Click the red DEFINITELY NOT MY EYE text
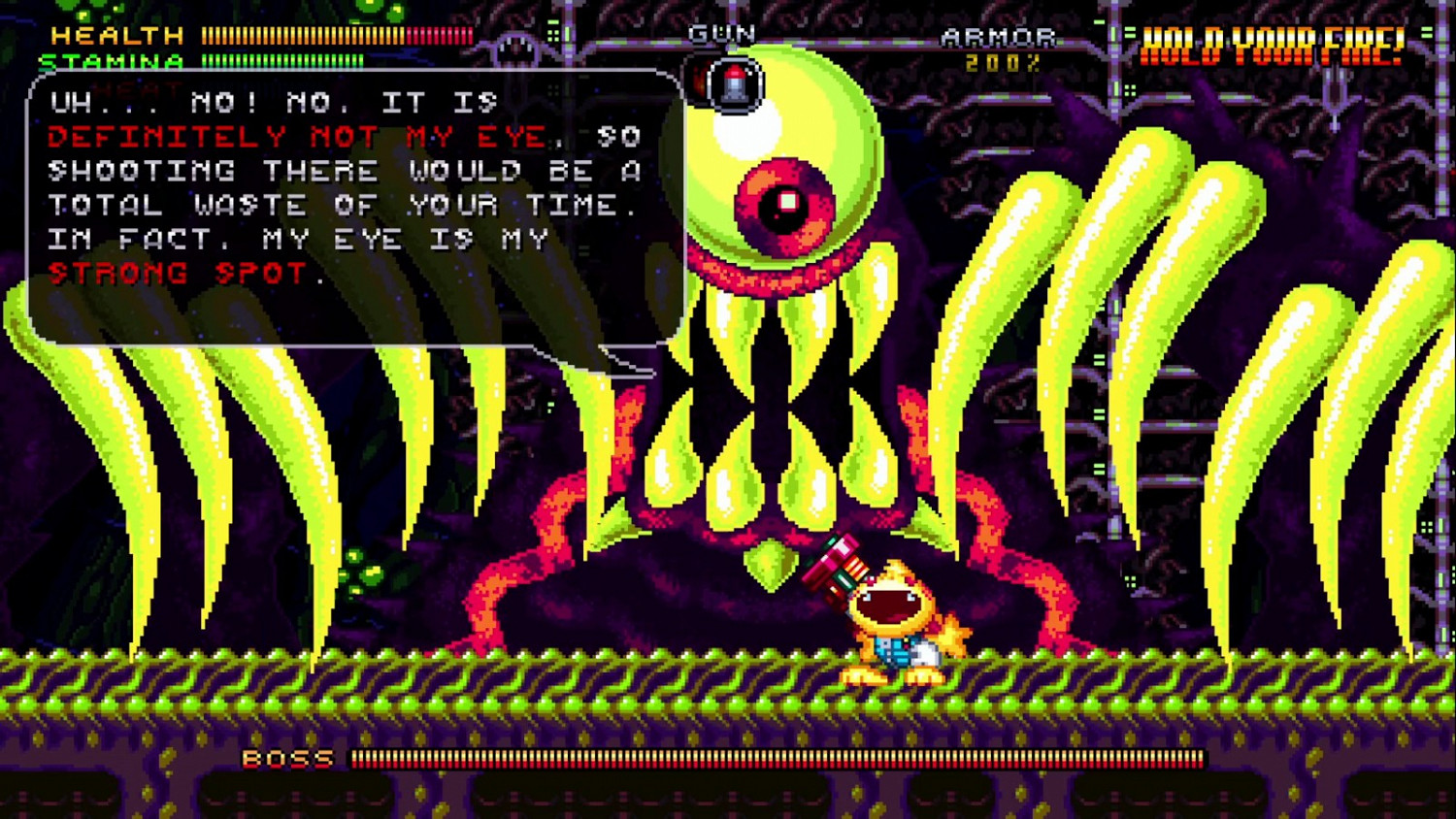1456x819 pixels. [291, 137]
